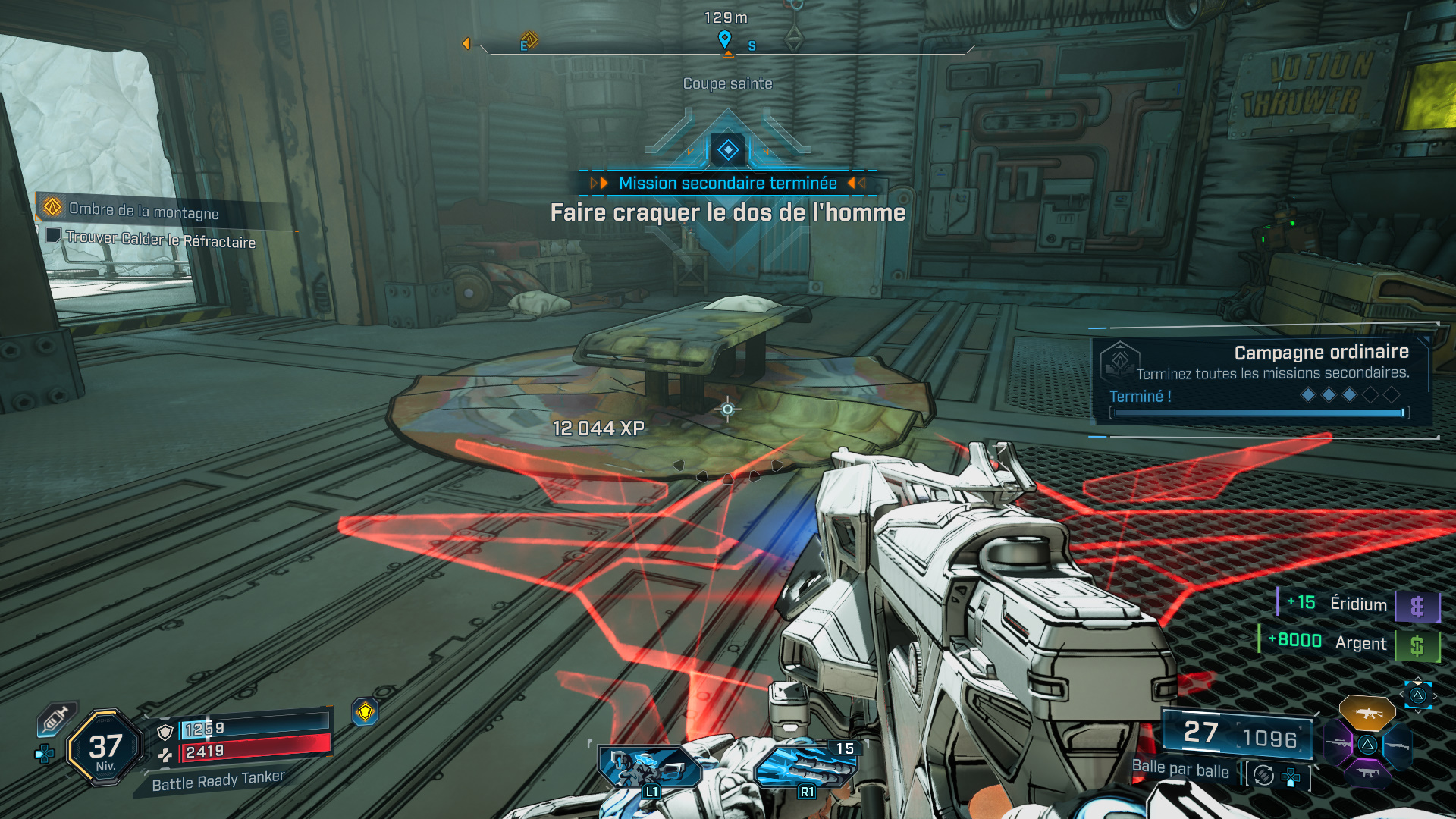The height and width of the screenshot is (819, 1456).
Task: Select the orange assault rifle weapon slot
Action: coord(1367,713)
